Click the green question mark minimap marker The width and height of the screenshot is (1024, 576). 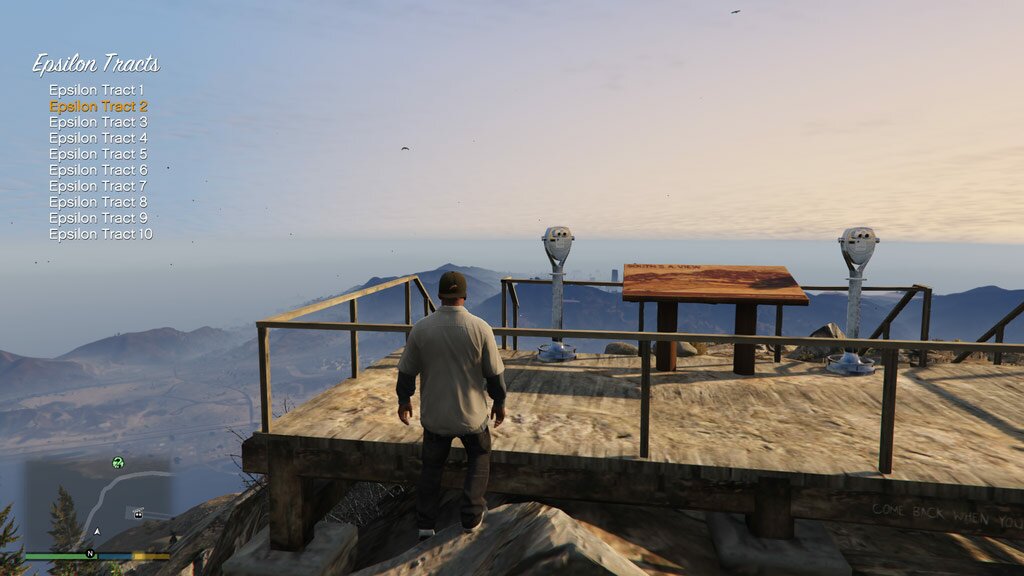(x=118, y=462)
